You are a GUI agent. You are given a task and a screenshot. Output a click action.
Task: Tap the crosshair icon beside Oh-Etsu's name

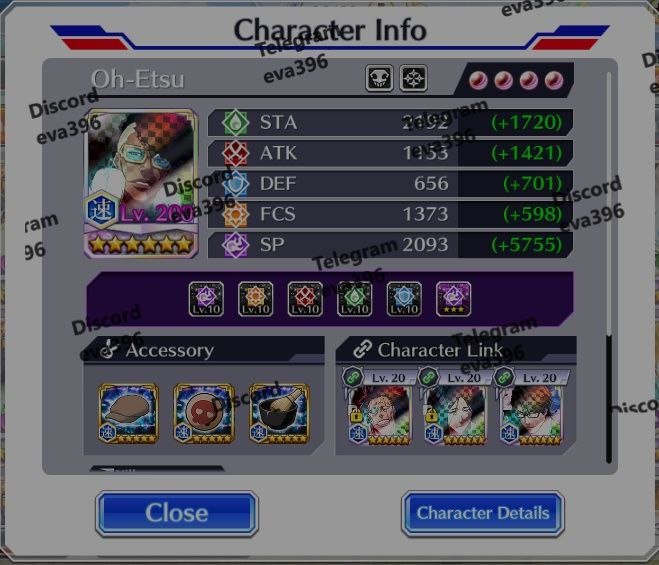[x=414, y=79]
